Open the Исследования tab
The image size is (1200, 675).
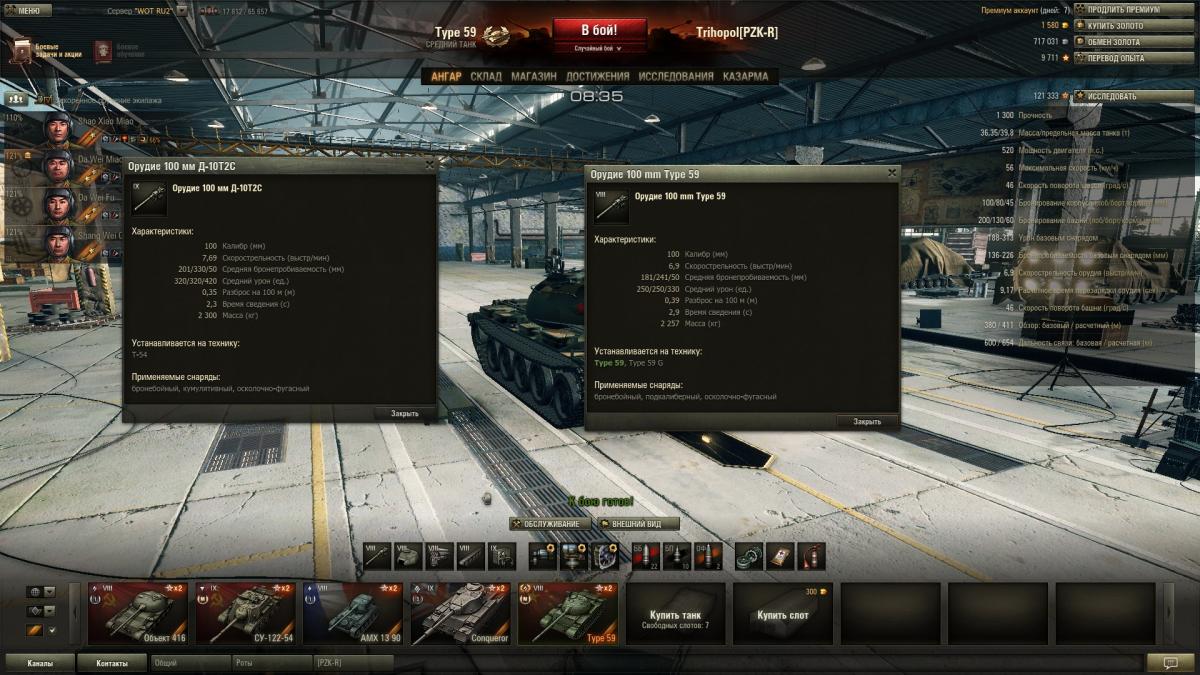click(x=676, y=77)
